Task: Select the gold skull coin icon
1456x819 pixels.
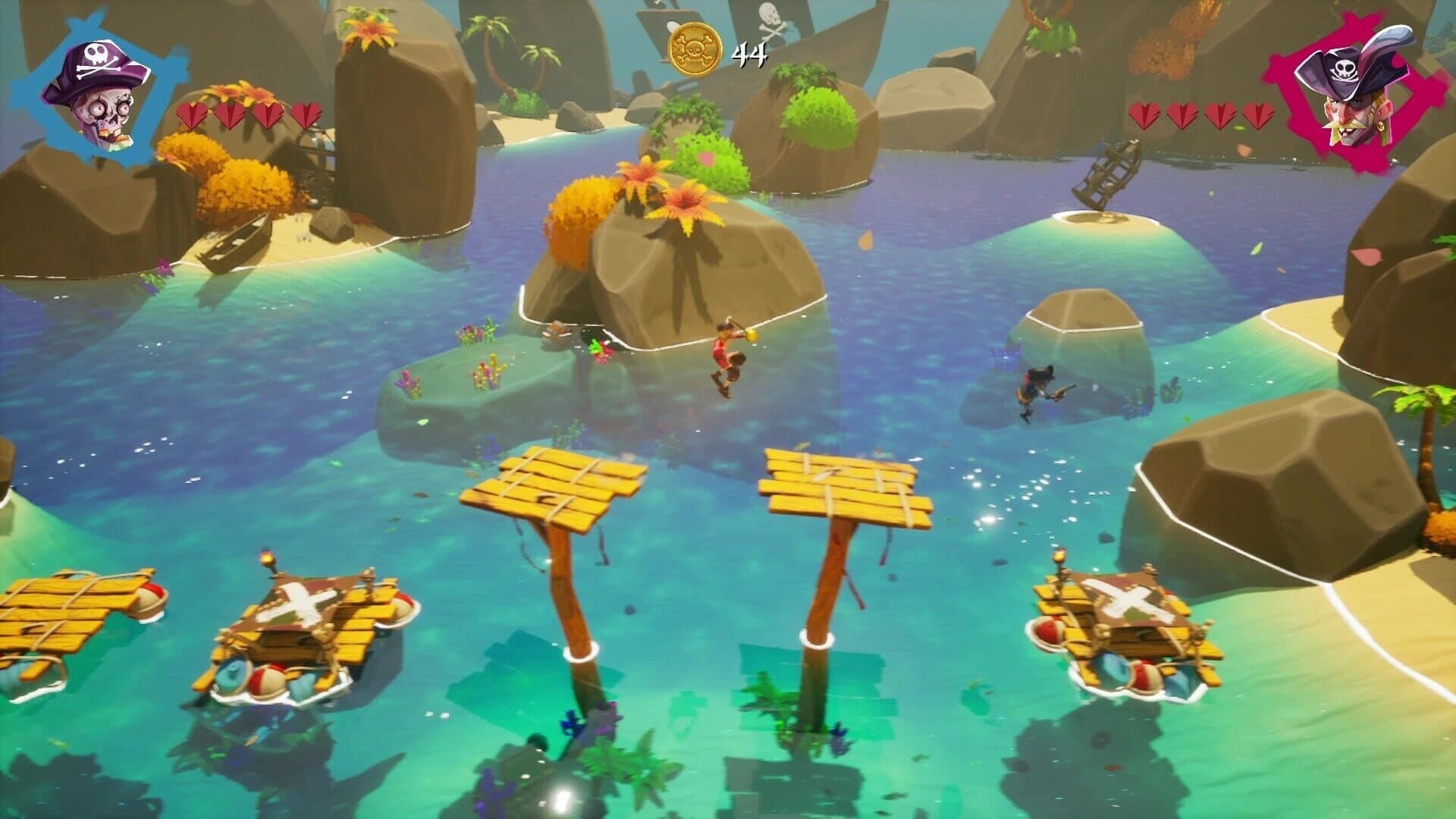Action: click(x=694, y=45)
